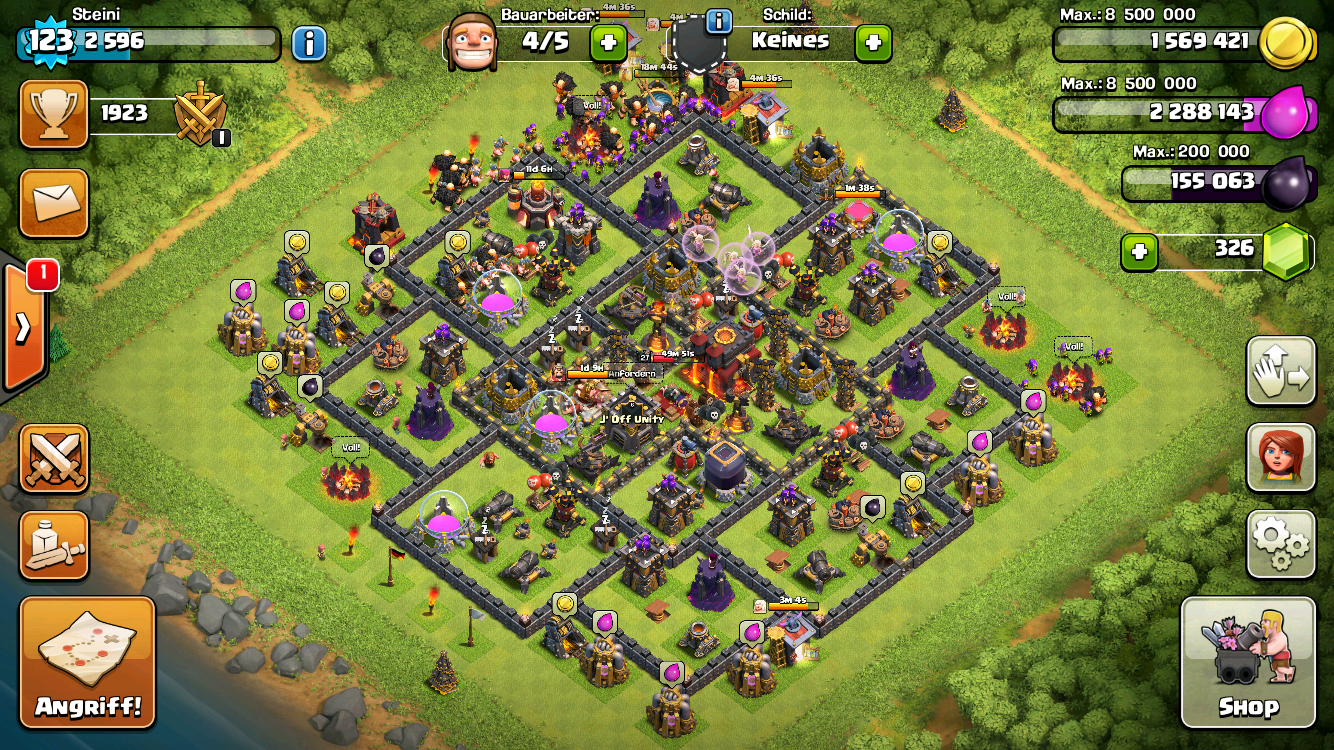1334x750 pixels.
Task: Add a builder with the green plus
Action: [608, 42]
